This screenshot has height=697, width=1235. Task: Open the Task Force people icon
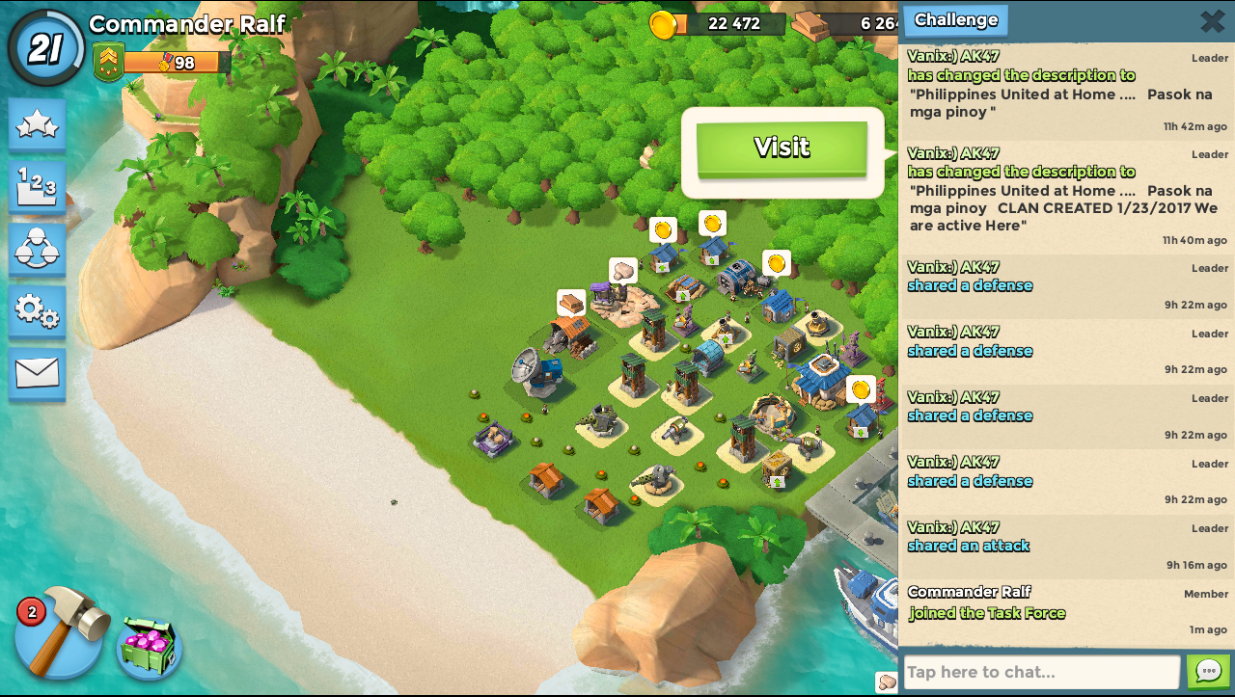[x=37, y=249]
